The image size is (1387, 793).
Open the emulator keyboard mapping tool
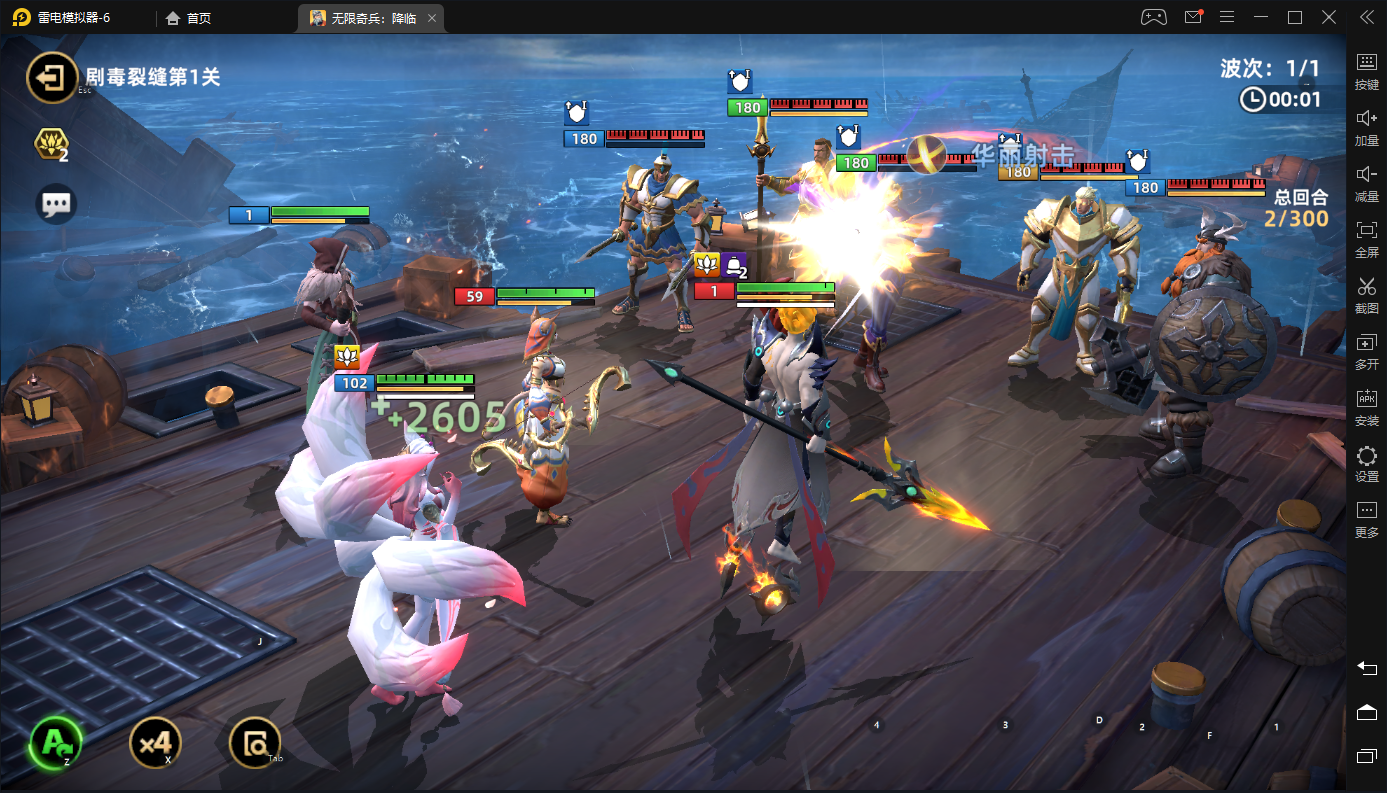click(x=1366, y=69)
